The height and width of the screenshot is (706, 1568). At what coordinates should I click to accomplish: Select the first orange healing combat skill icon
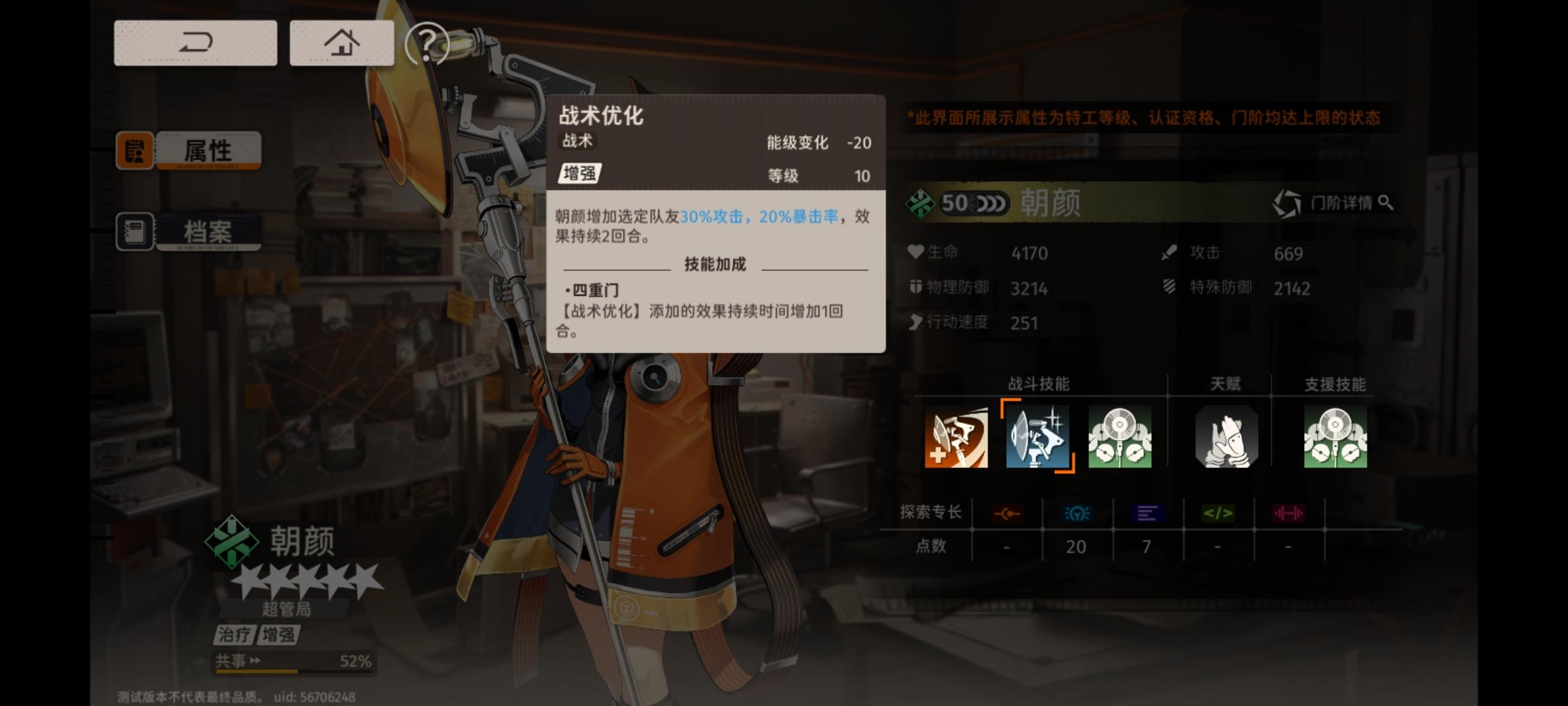pos(955,437)
